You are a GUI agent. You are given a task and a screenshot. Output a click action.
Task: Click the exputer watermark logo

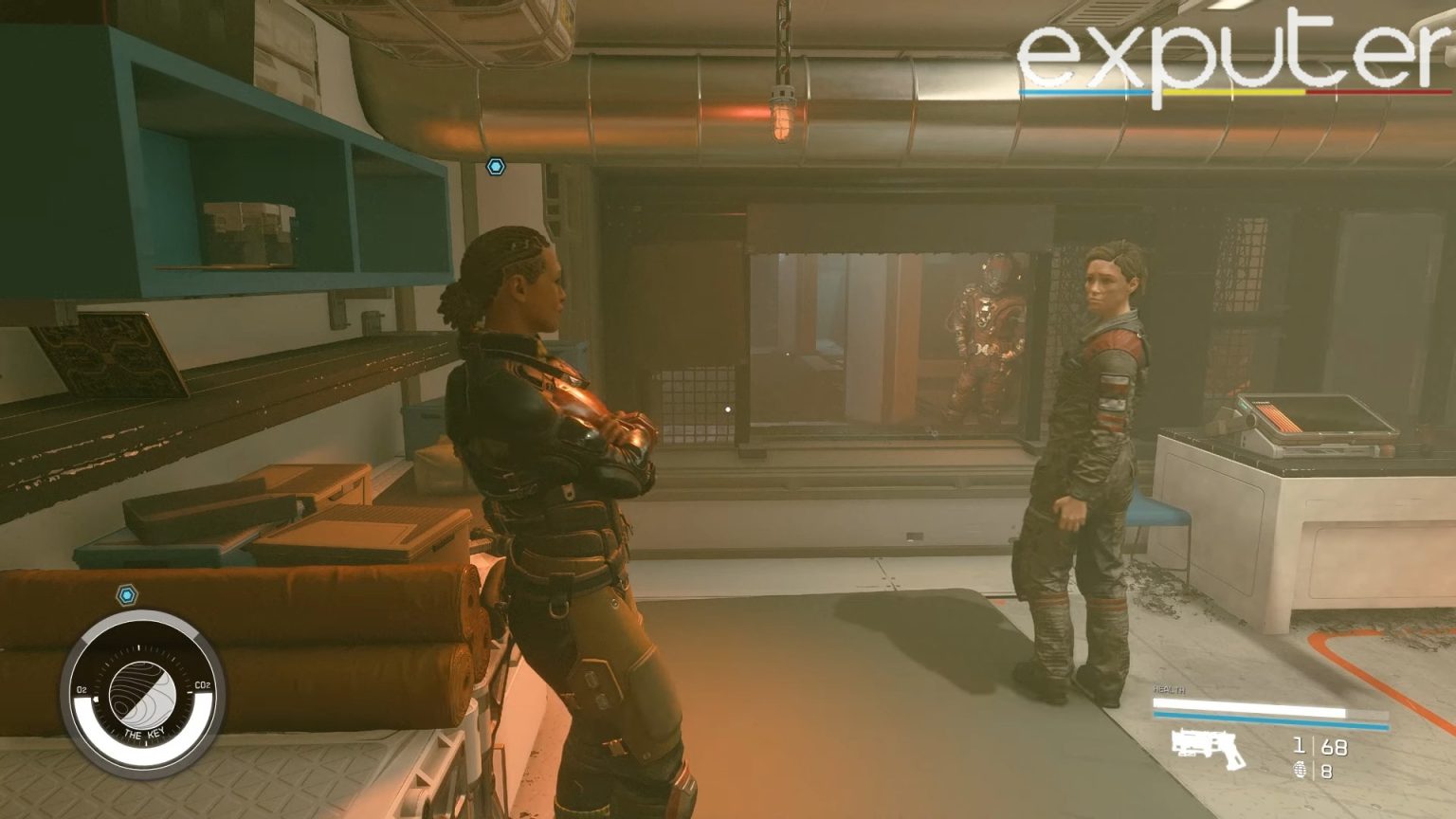coord(1232,59)
